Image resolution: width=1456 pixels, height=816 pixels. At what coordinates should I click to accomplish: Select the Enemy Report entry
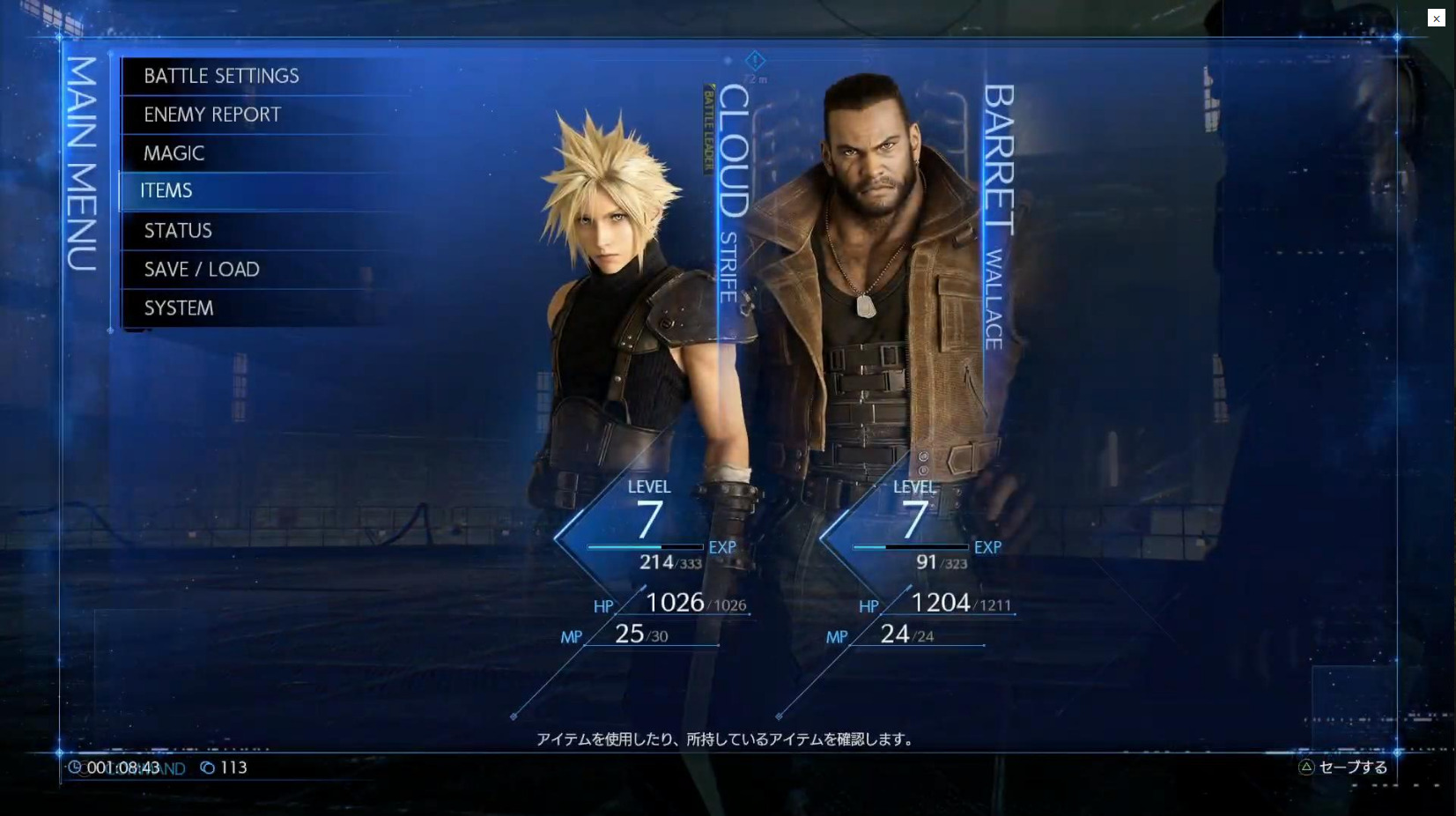coord(212,115)
